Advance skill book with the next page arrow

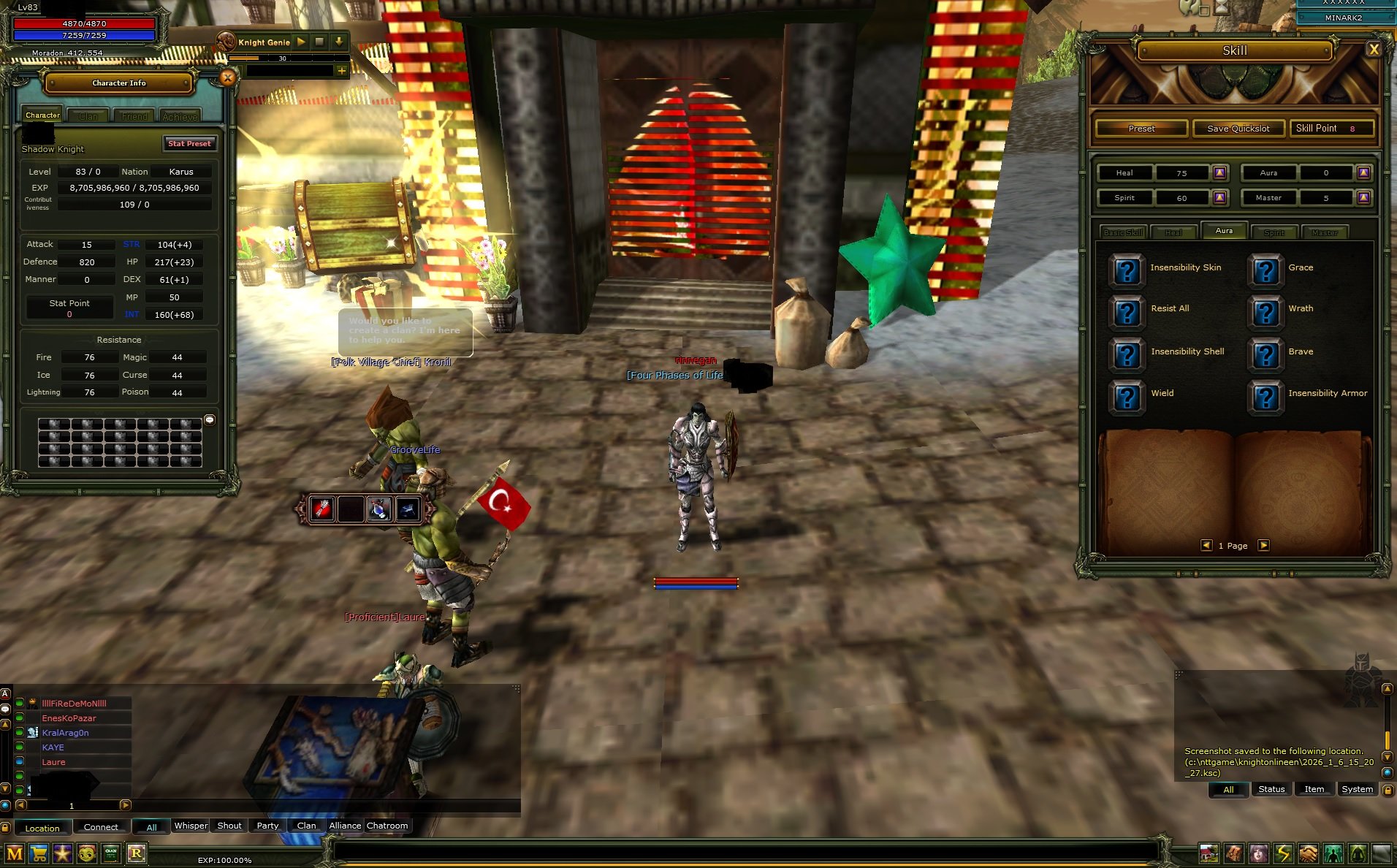[1263, 545]
